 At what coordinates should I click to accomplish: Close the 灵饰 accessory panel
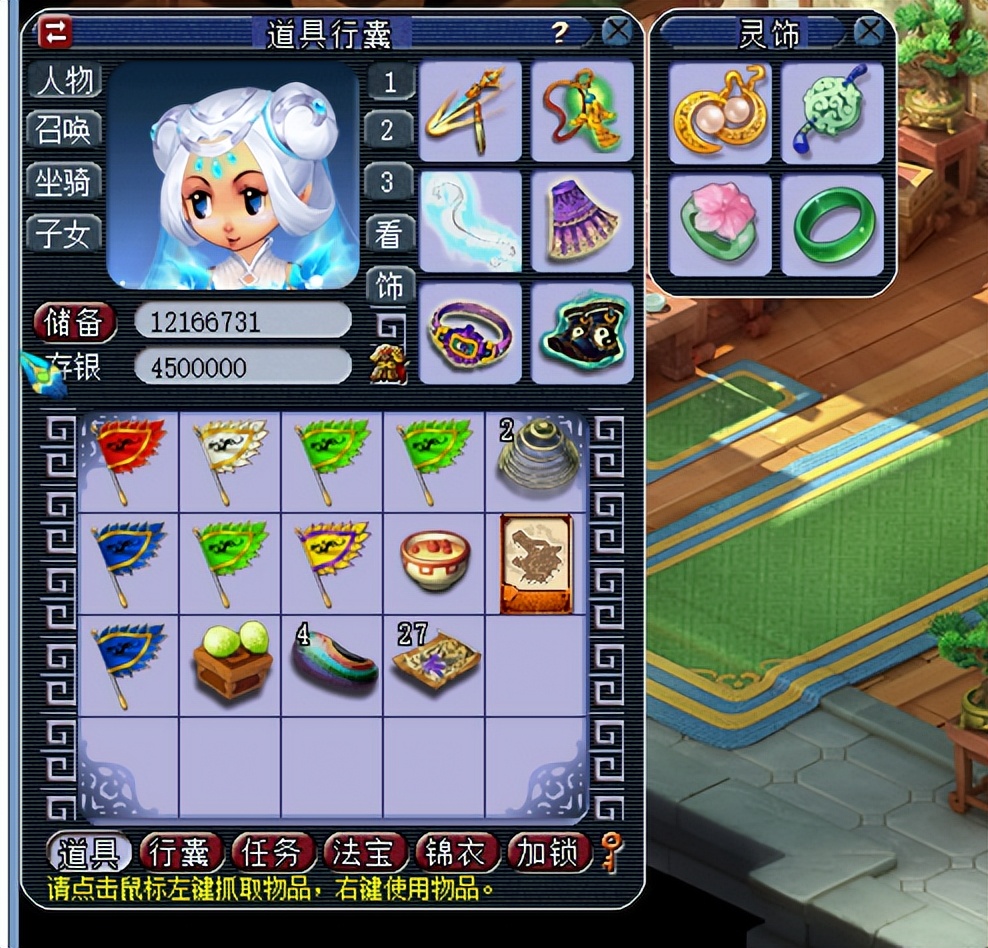870,30
